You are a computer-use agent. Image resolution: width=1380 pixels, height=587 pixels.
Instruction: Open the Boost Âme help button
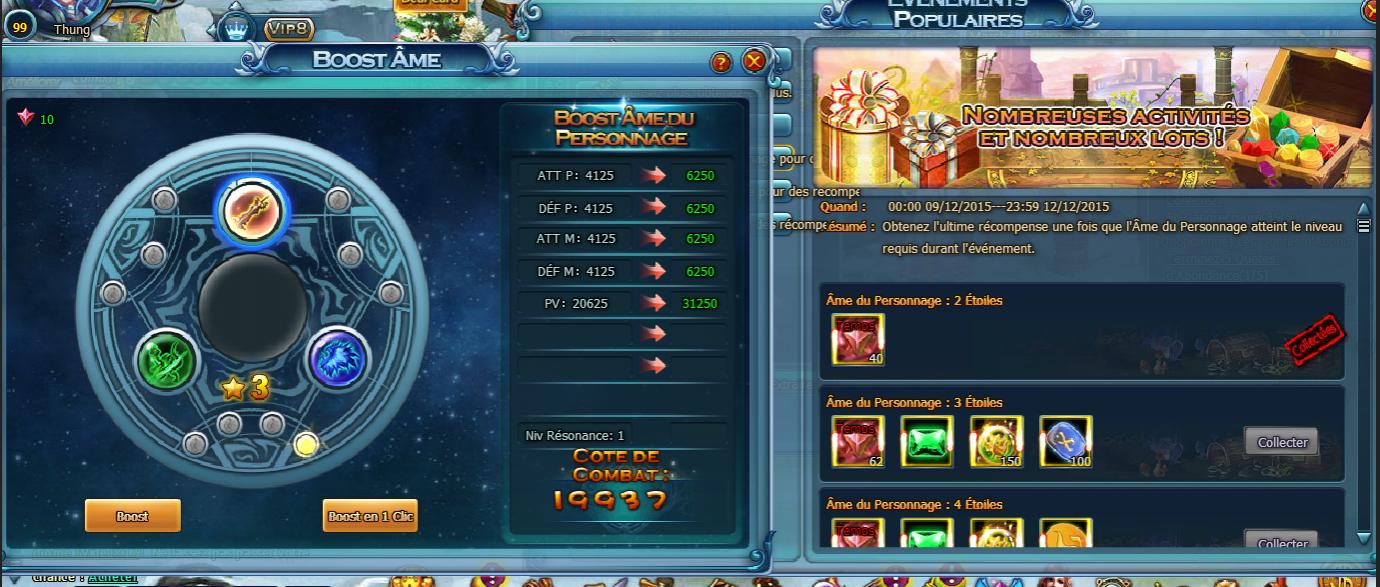click(x=722, y=63)
